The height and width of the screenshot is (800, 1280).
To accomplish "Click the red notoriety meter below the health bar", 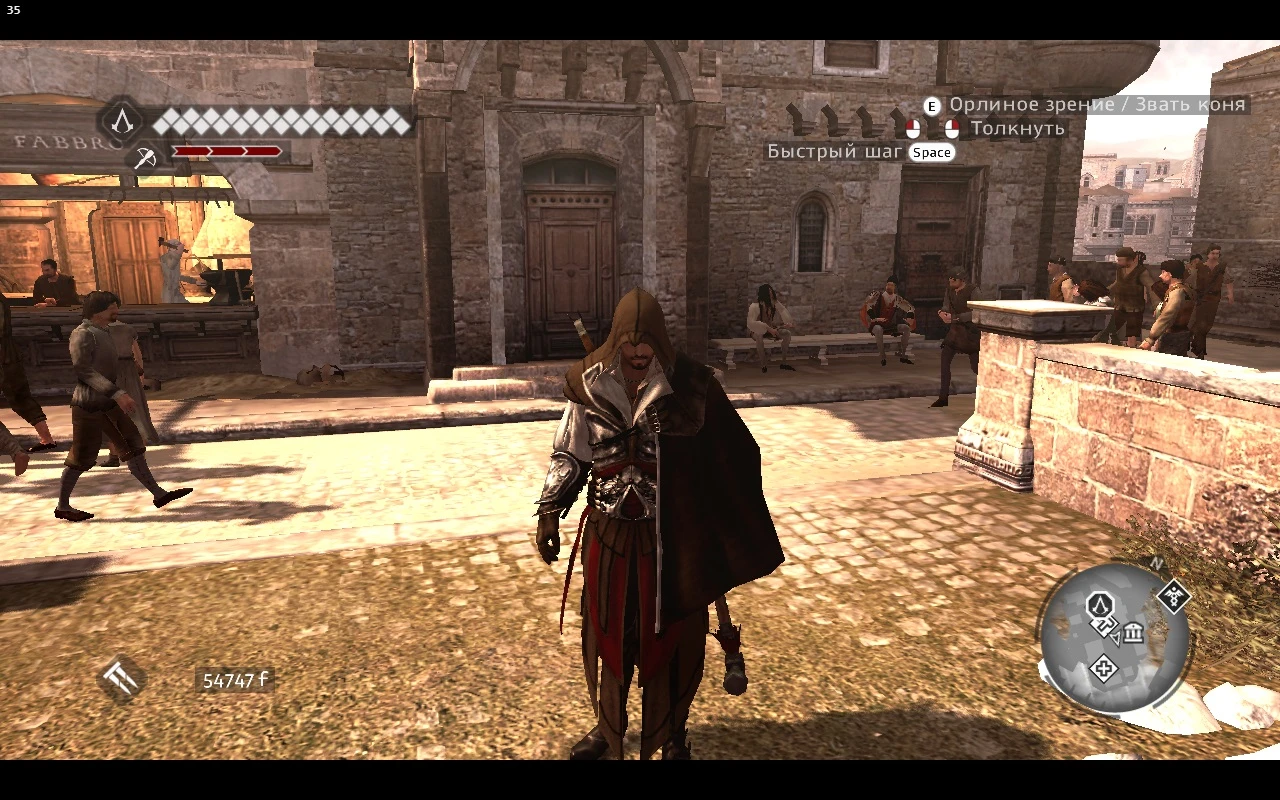I will coord(225,153).
